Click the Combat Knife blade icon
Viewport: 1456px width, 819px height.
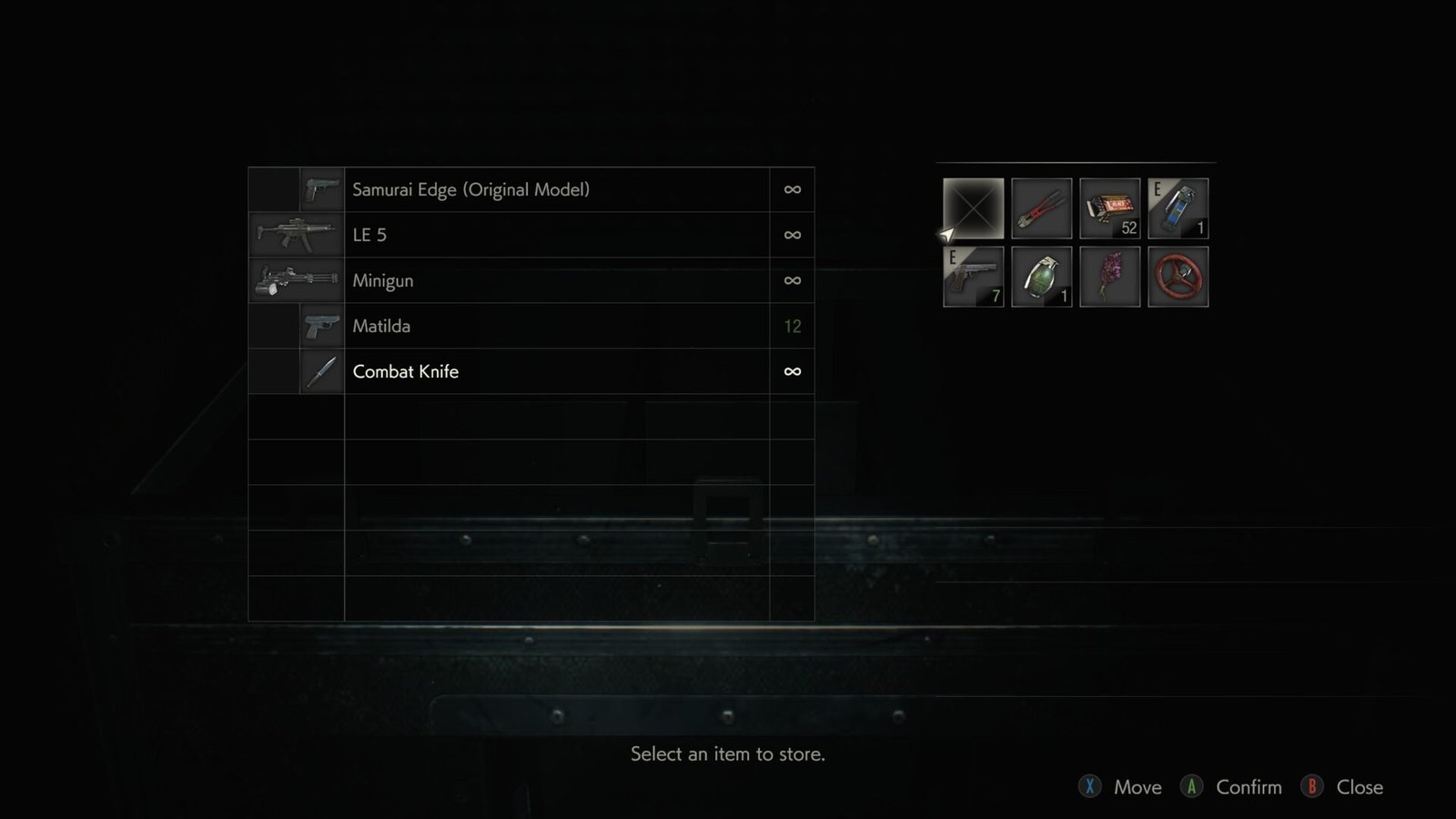[323, 371]
